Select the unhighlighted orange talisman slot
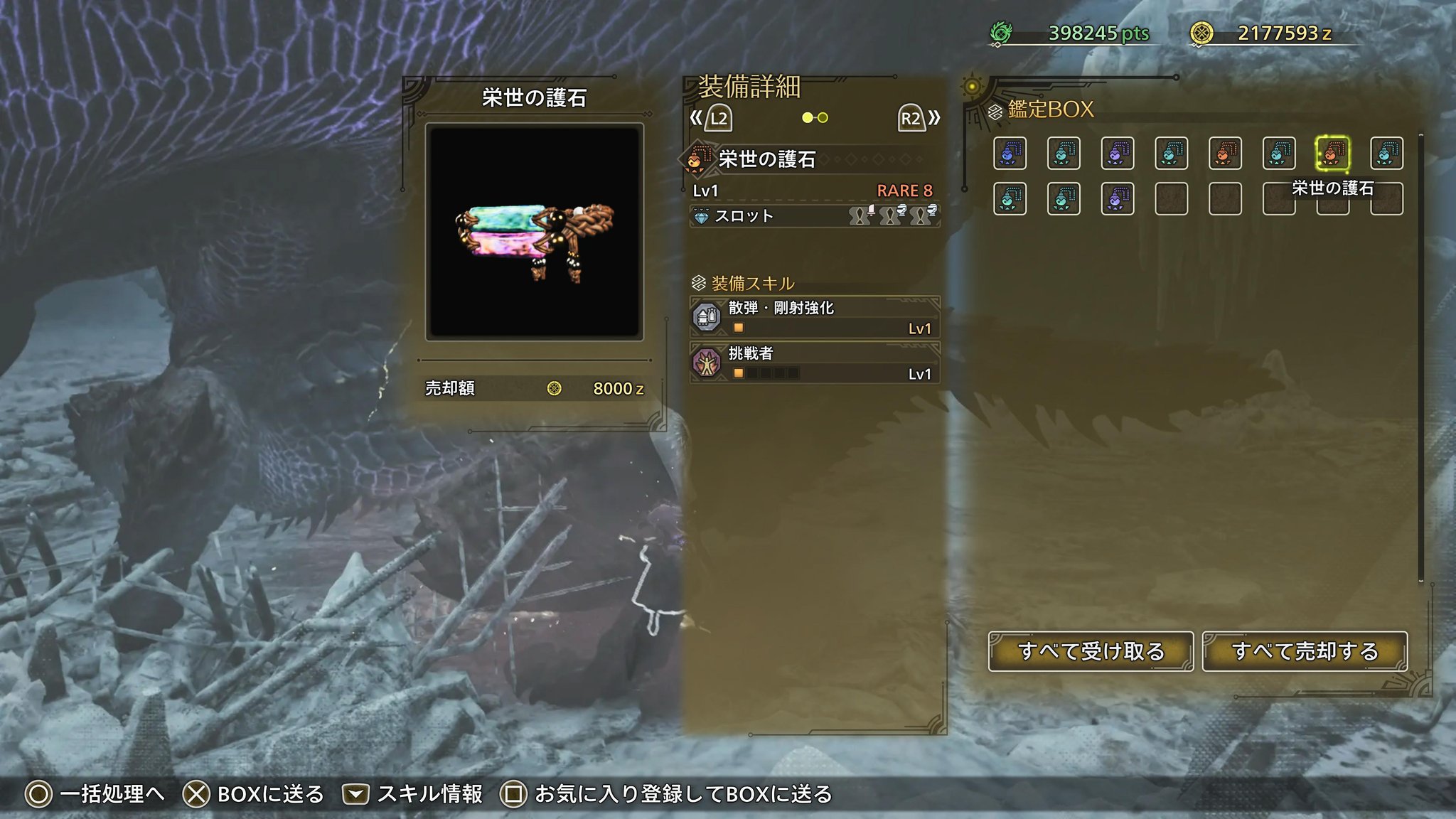This screenshot has height=819, width=1456. 1225,154
